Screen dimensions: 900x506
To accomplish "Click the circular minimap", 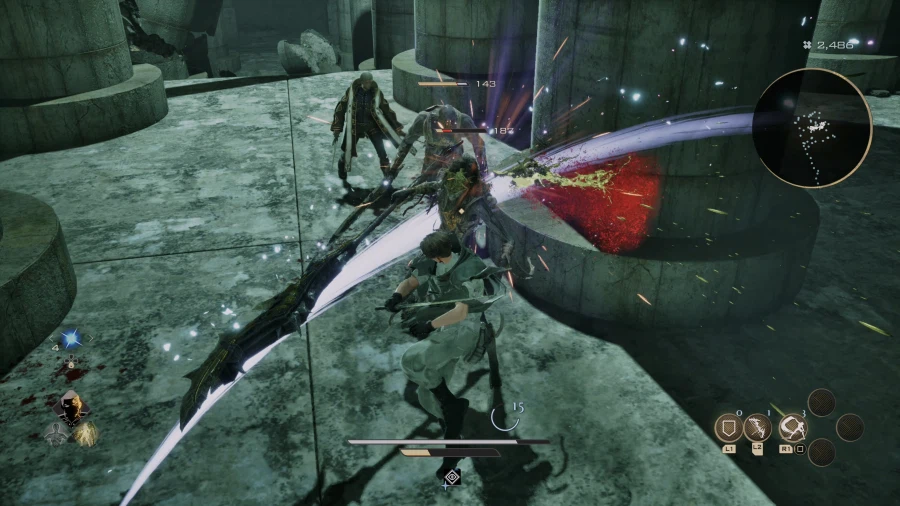I will [810, 127].
